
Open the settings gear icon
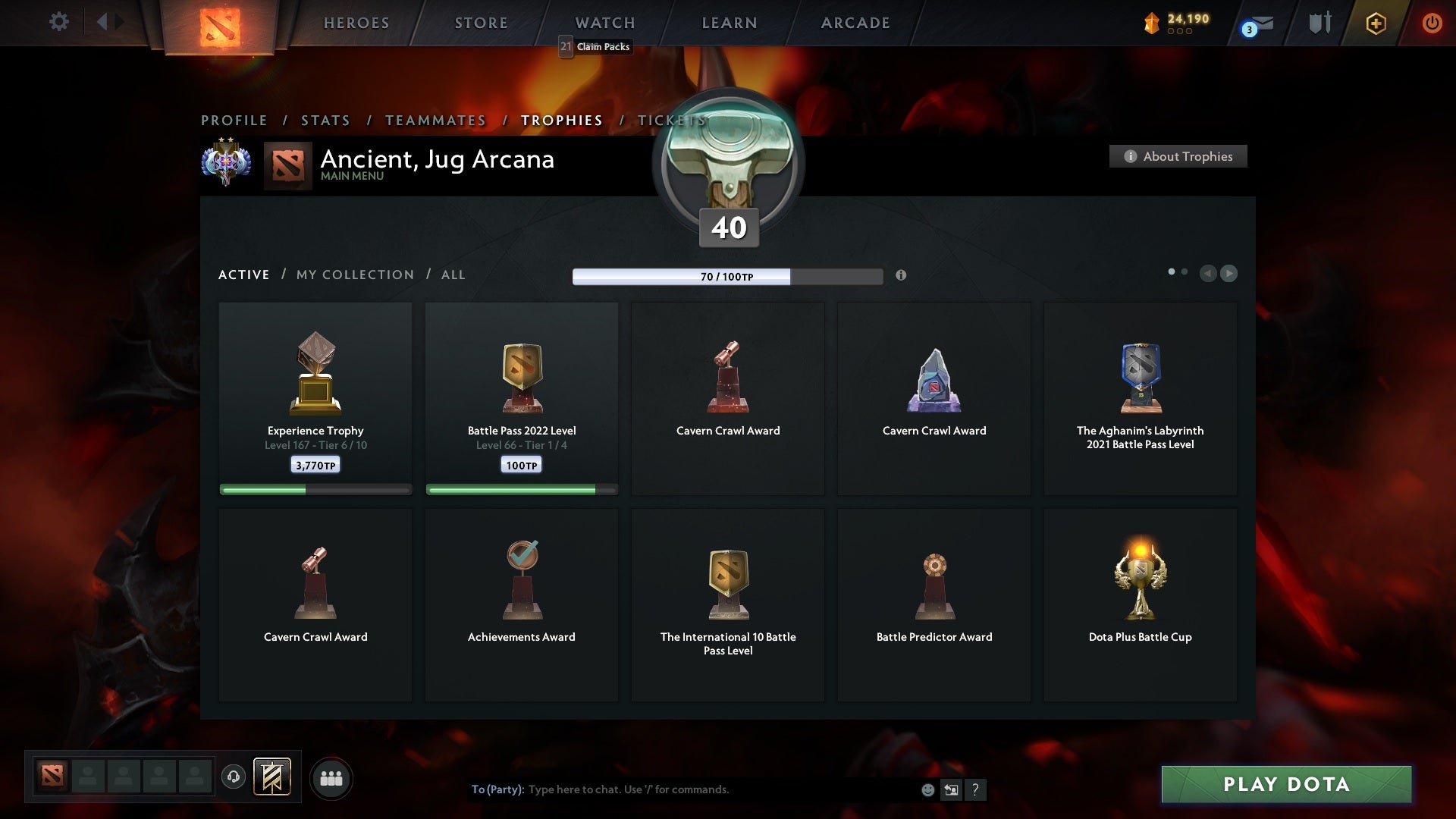(59, 22)
